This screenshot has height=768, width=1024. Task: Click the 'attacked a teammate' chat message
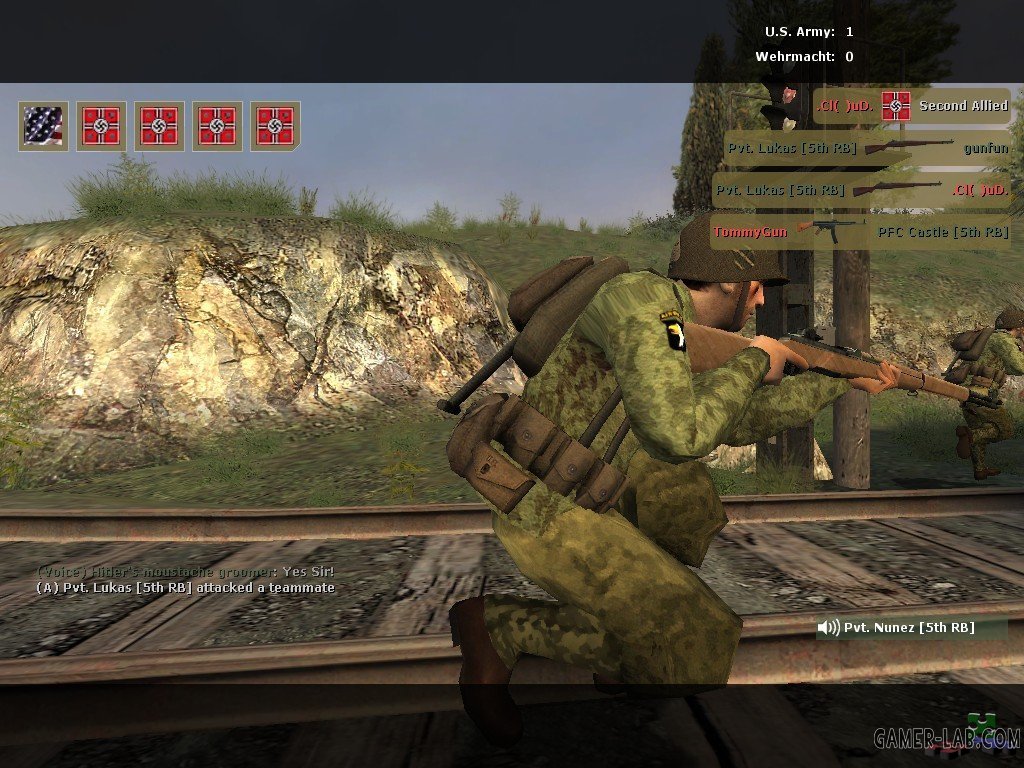185,588
